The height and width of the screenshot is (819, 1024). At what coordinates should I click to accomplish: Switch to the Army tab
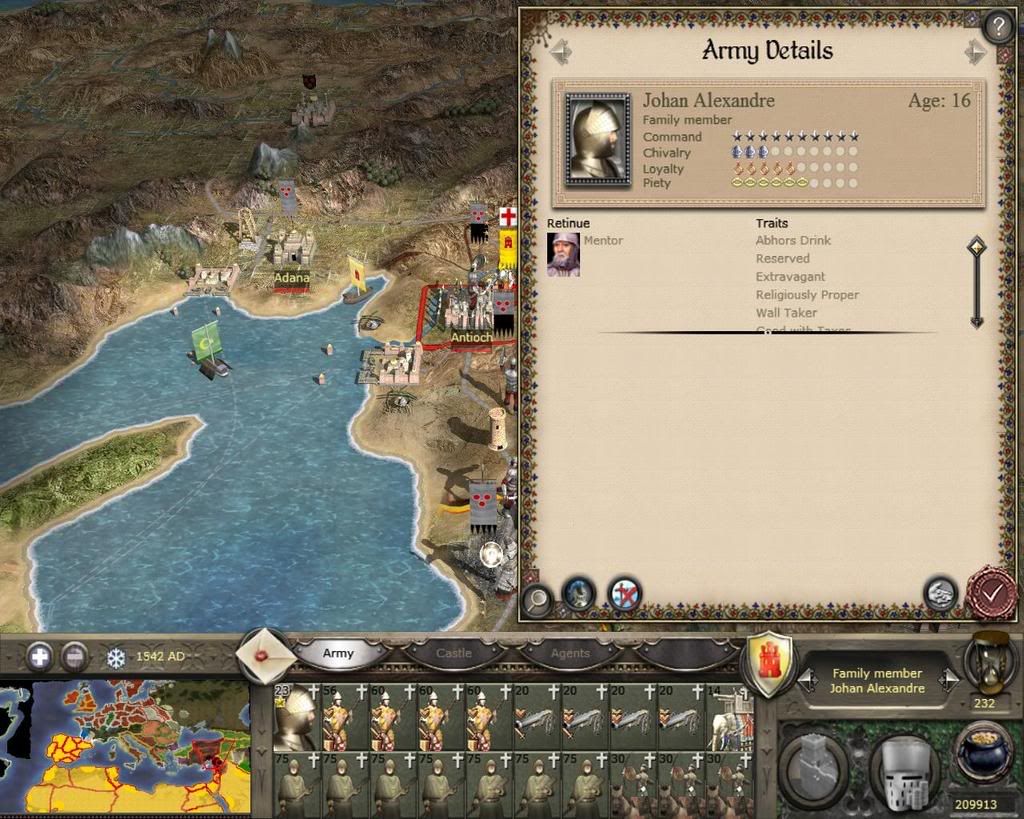[x=338, y=654]
